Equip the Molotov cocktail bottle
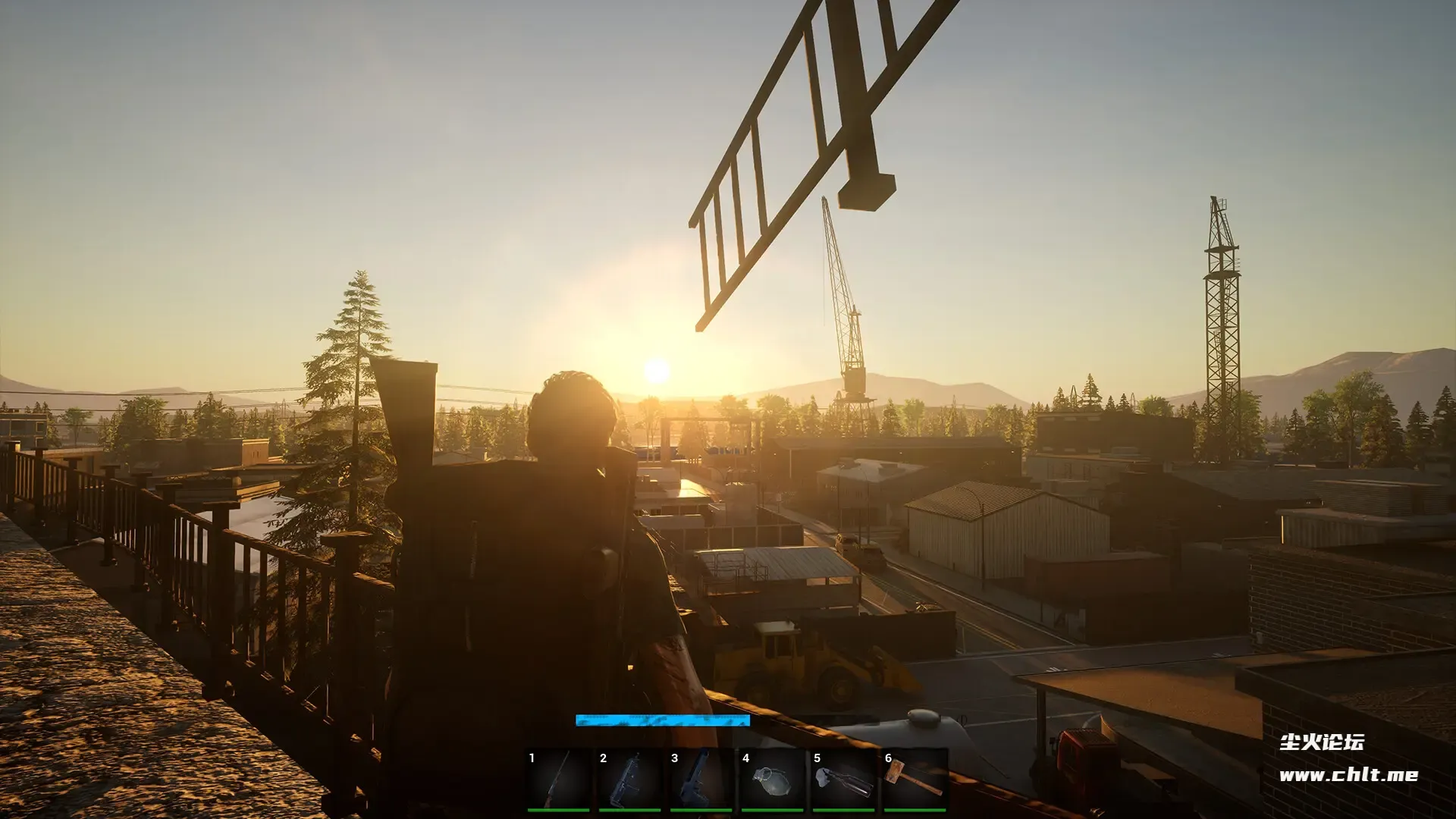This screenshot has height=819, width=1456. click(844, 780)
